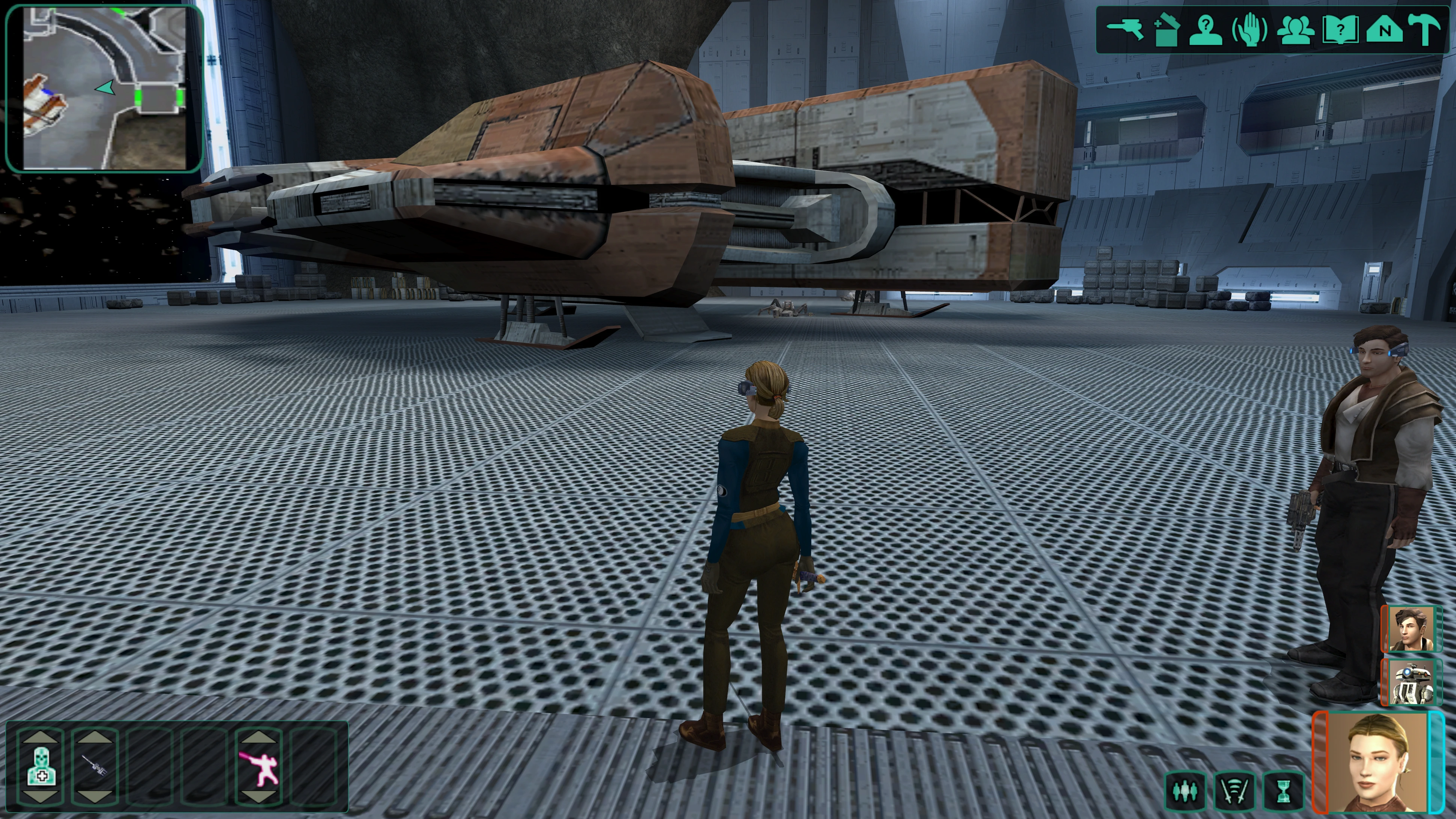Click the minimap of the hangar

105,87
